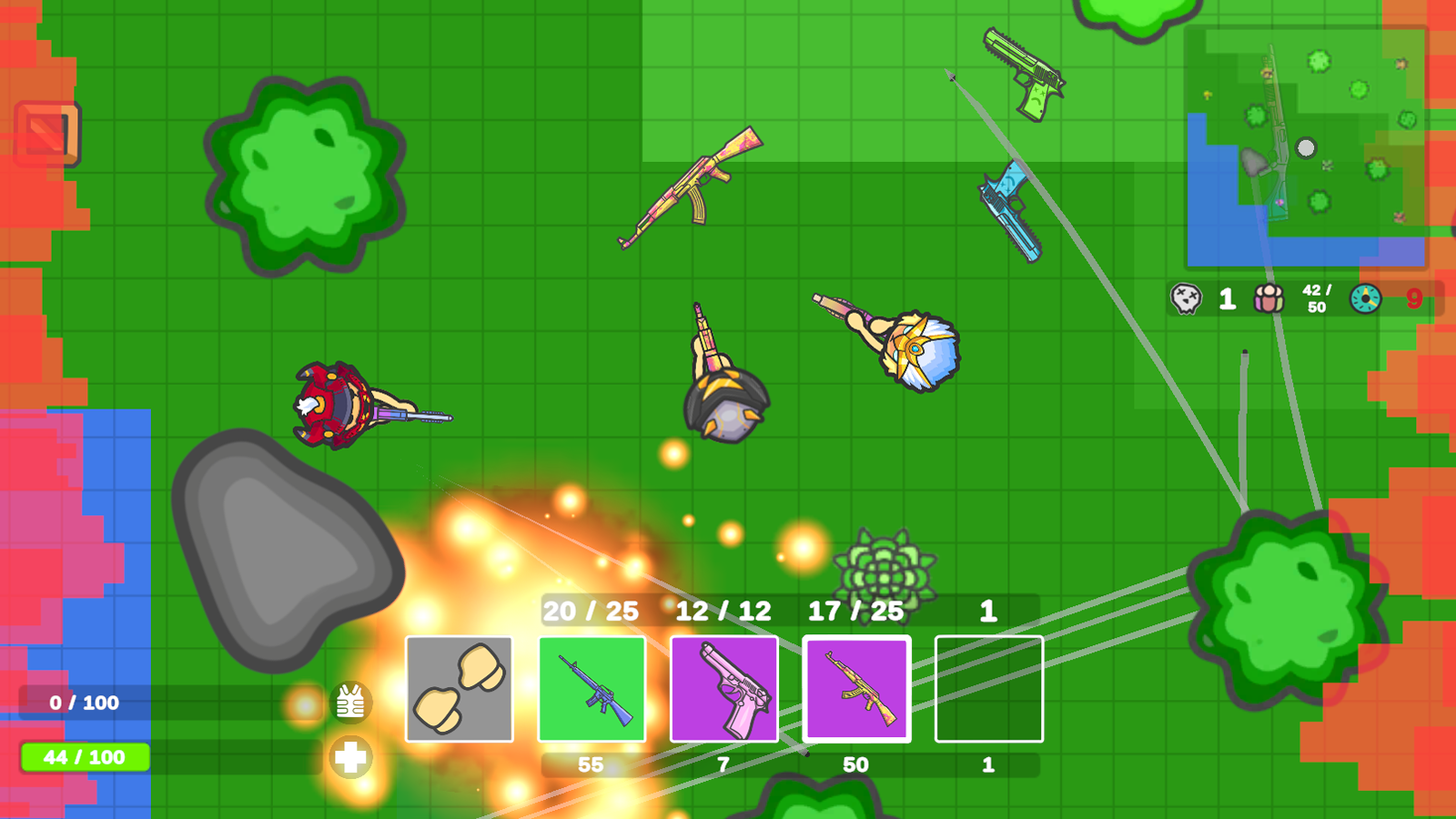Select the empty fifth inventory slot
The image size is (1456, 819).
click(x=988, y=689)
